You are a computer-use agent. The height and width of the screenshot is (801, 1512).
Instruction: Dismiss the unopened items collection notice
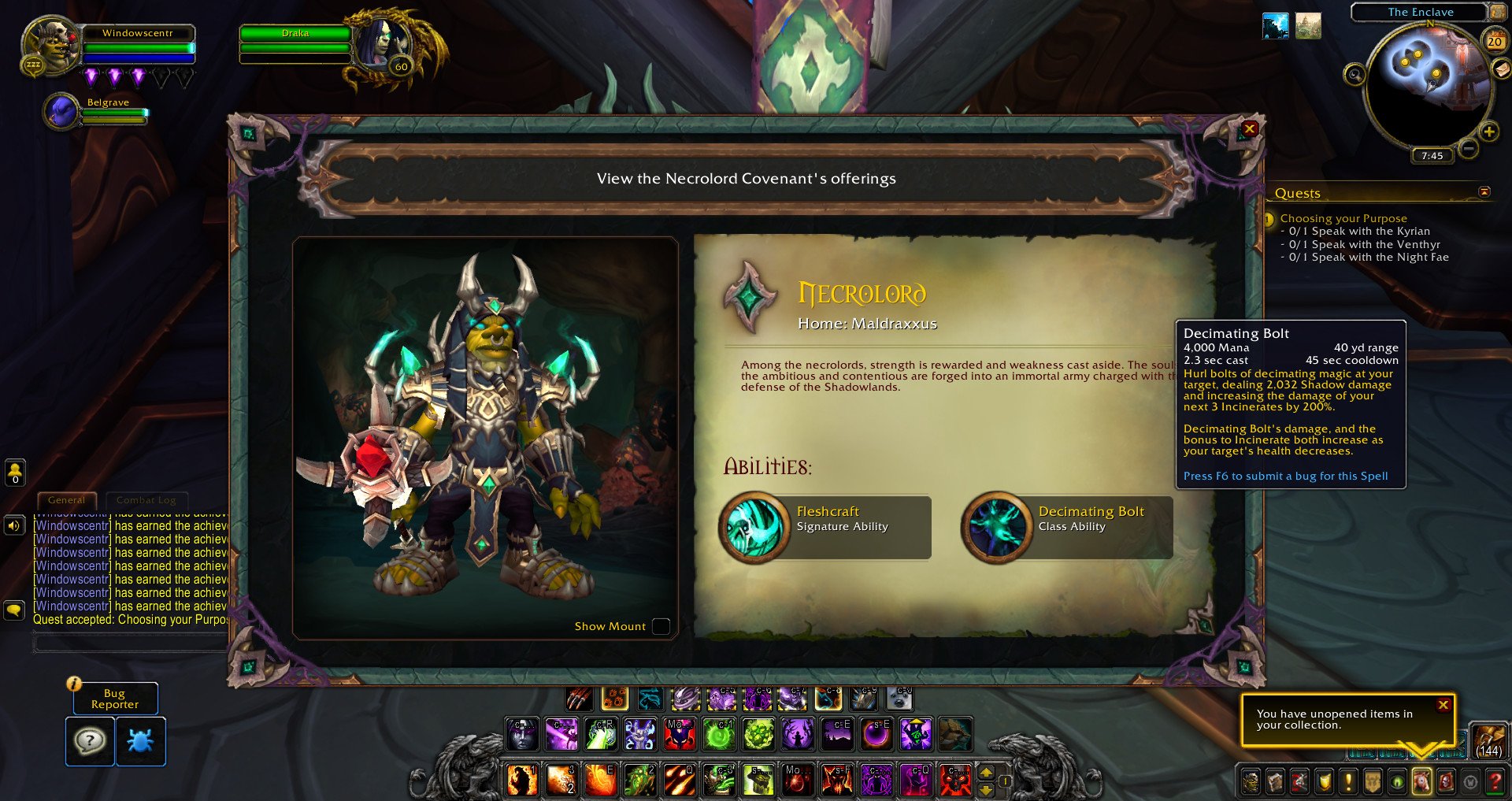(x=1443, y=706)
